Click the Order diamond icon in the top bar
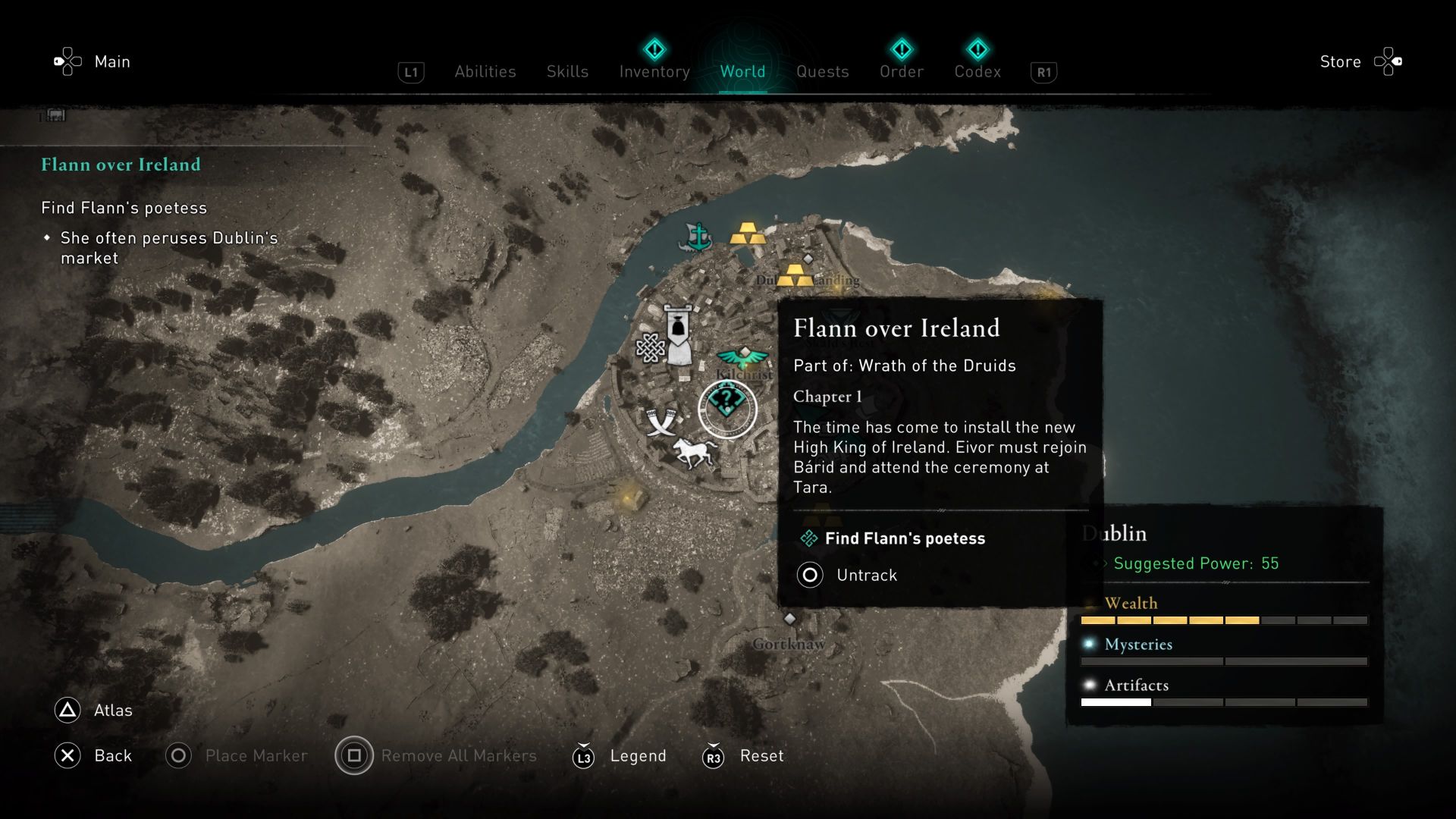Screen dimensions: 1456x819 pos(902,51)
